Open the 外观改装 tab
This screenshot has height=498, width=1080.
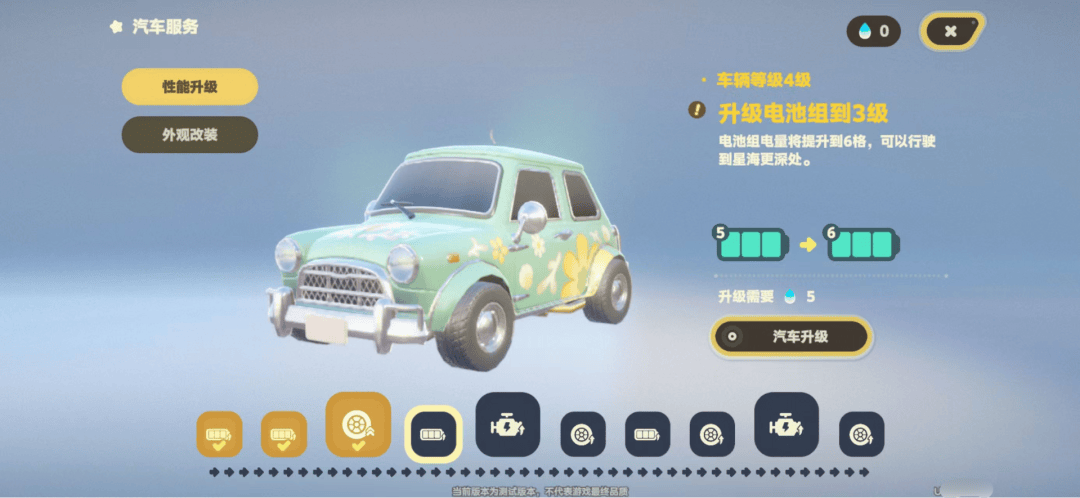(190, 135)
